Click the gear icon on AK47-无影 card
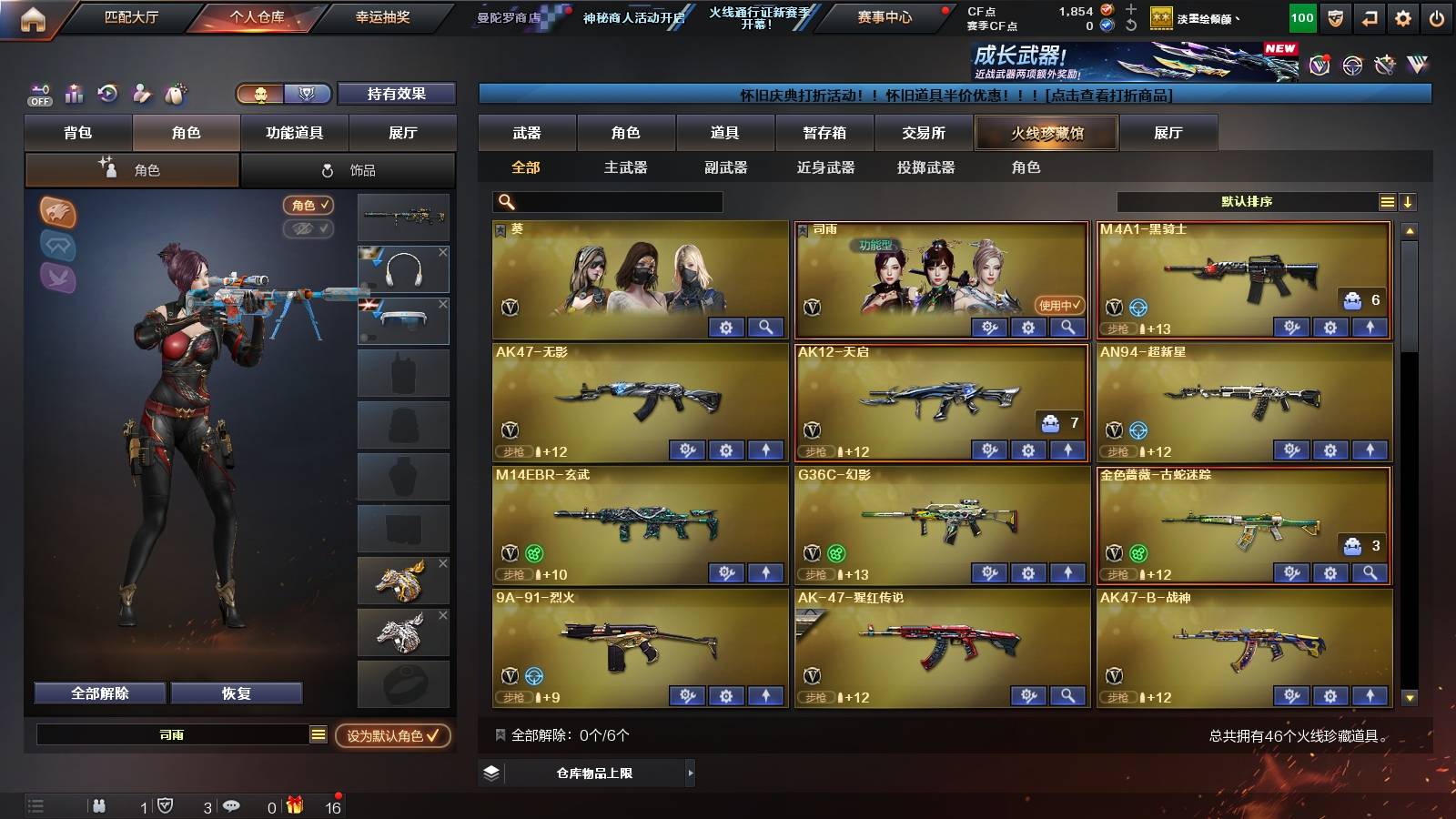This screenshot has width=1456, height=819. [x=725, y=450]
